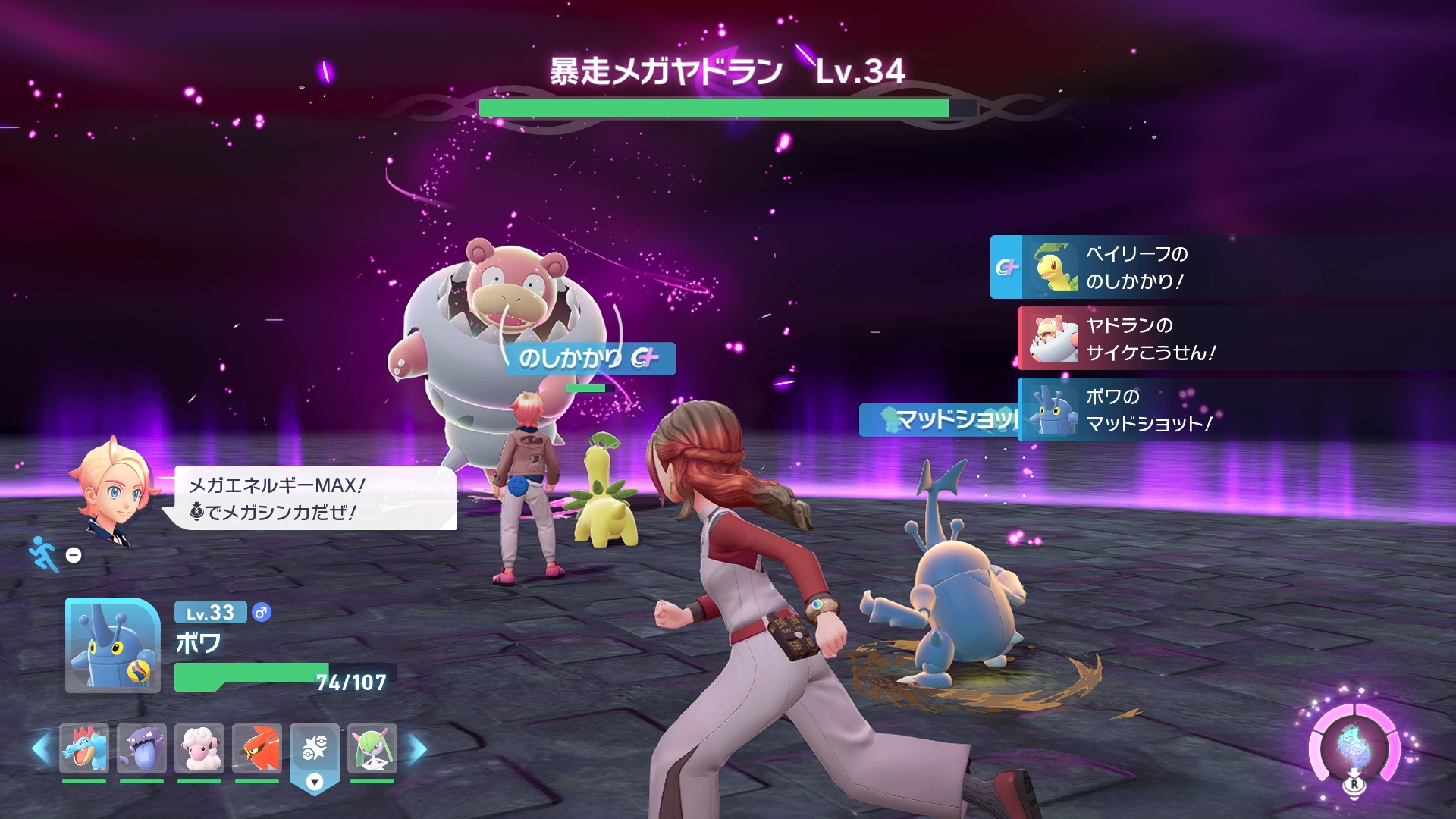Activate the Mega Evolution gauge orb
The width and height of the screenshot is (1456, 819).
coord(1354,747)
